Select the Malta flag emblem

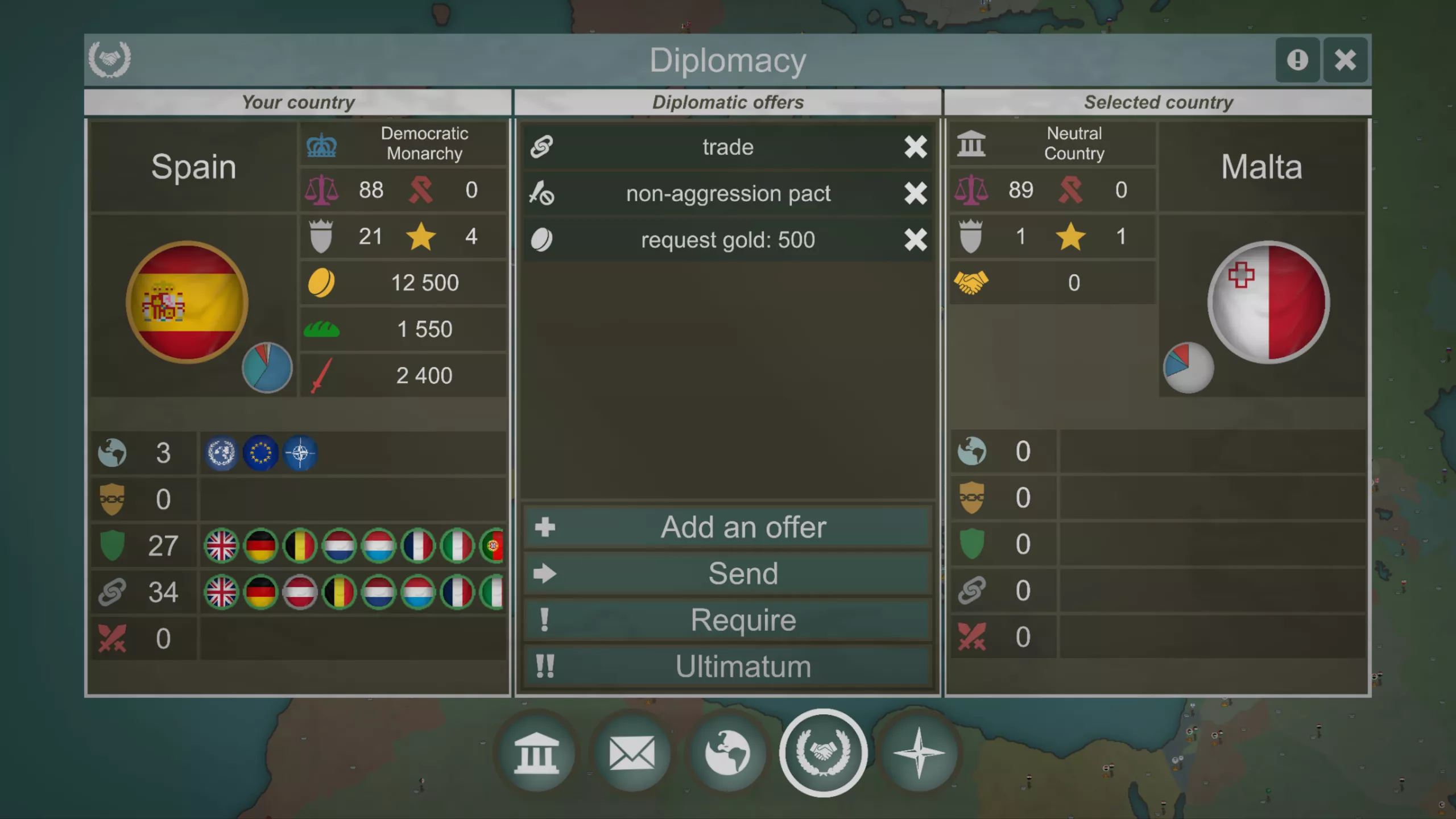click(x=1268, y=302)
